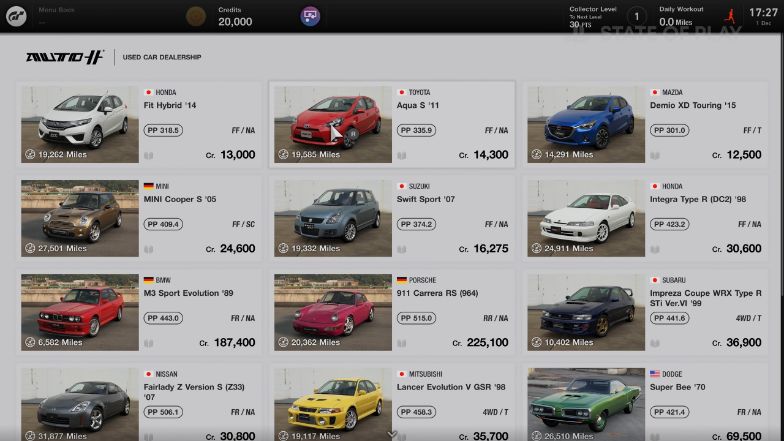
Task: Select the Suzuki Swift Sport '07
Action: [x=392, y=218]
